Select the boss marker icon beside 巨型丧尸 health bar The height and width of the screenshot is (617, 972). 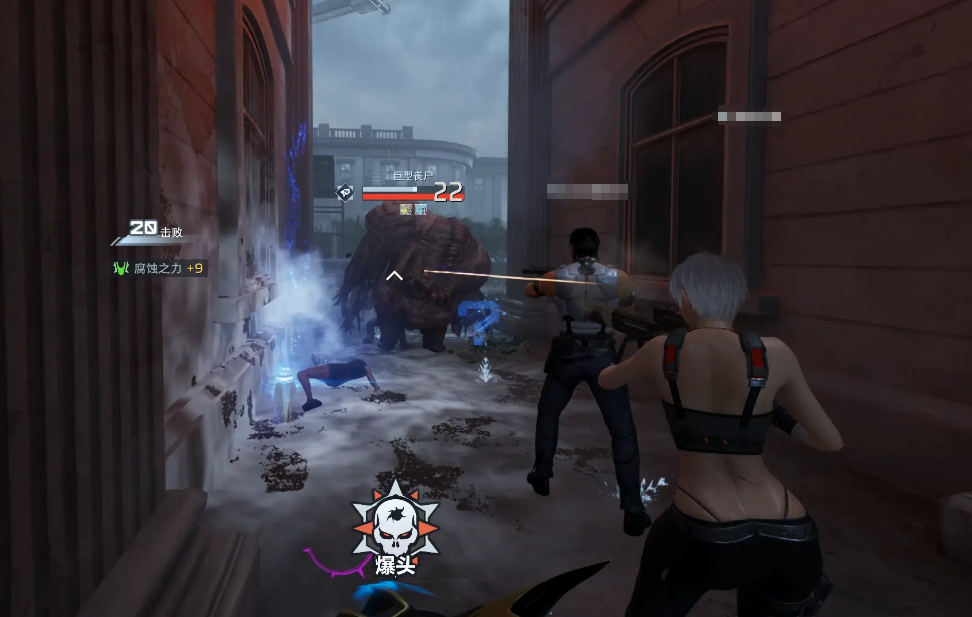tap(346, 192)
